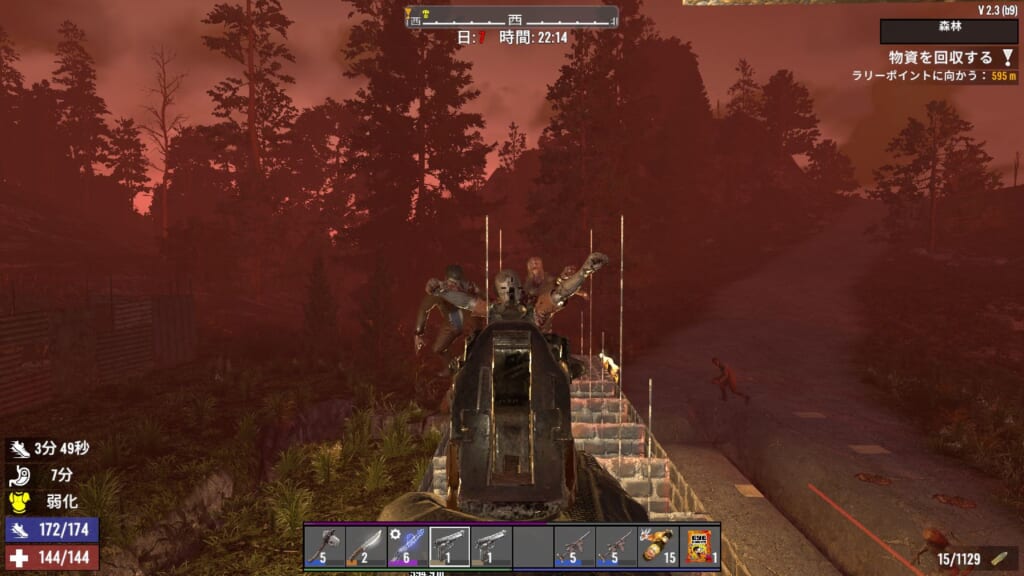1024x576 pixels.
Task: Click the 物資を回収する quest tracker
Action: click(938, 58)
